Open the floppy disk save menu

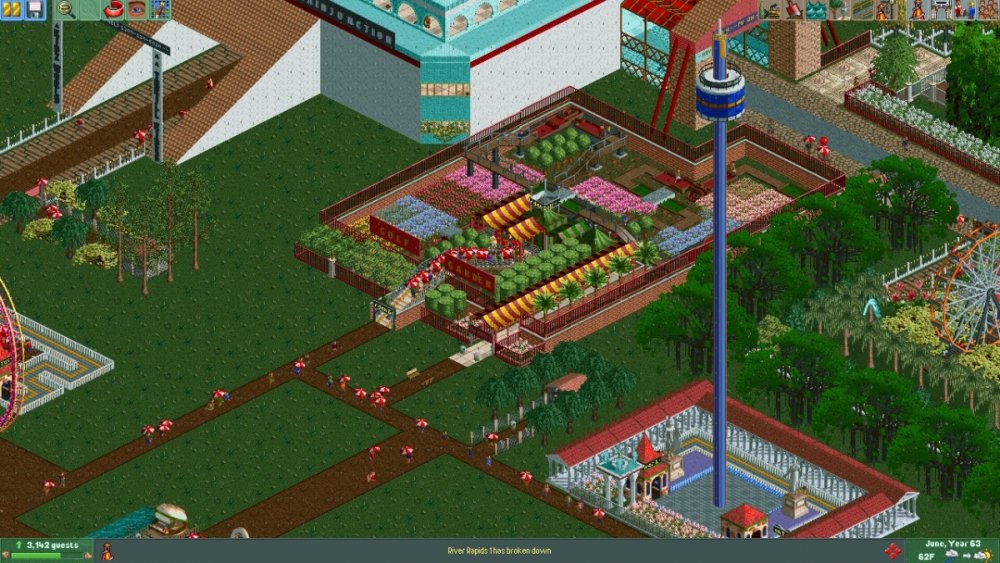(x=34, y=10)
